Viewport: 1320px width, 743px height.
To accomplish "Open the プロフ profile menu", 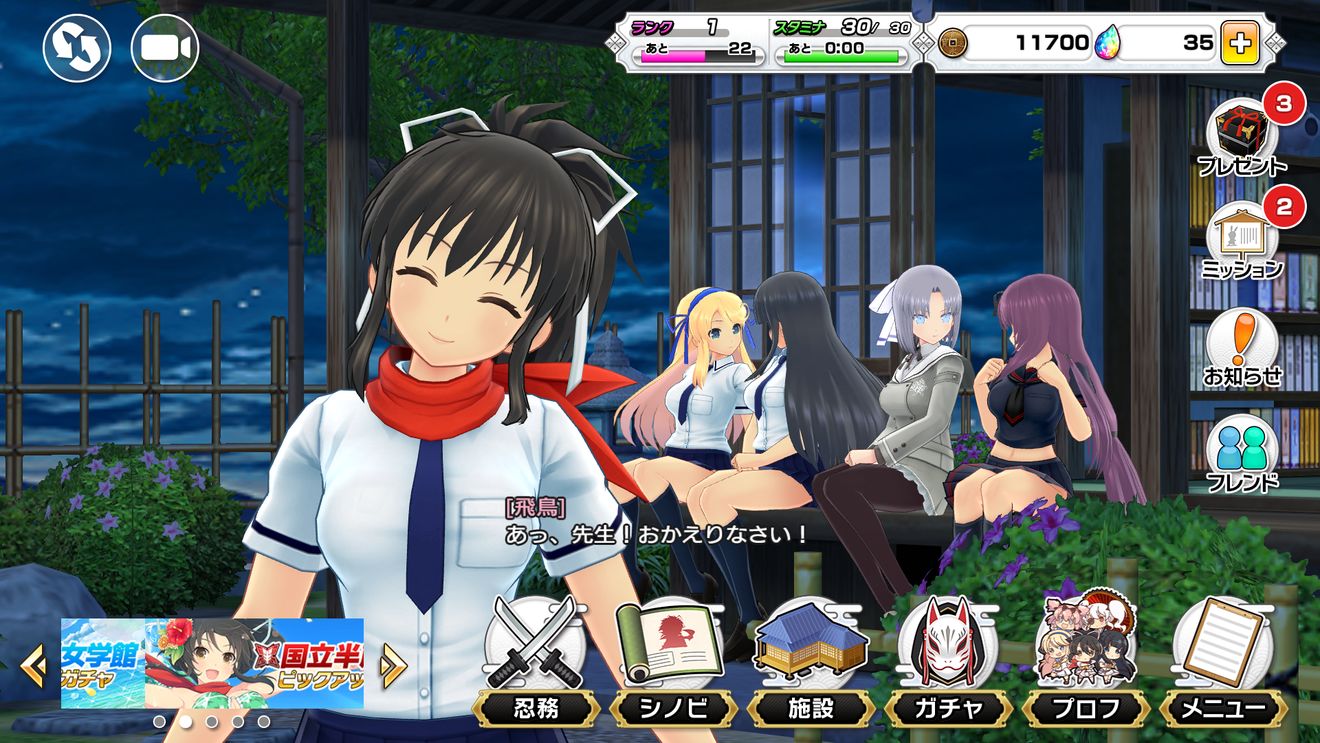I will click(x=1084, y=662).
